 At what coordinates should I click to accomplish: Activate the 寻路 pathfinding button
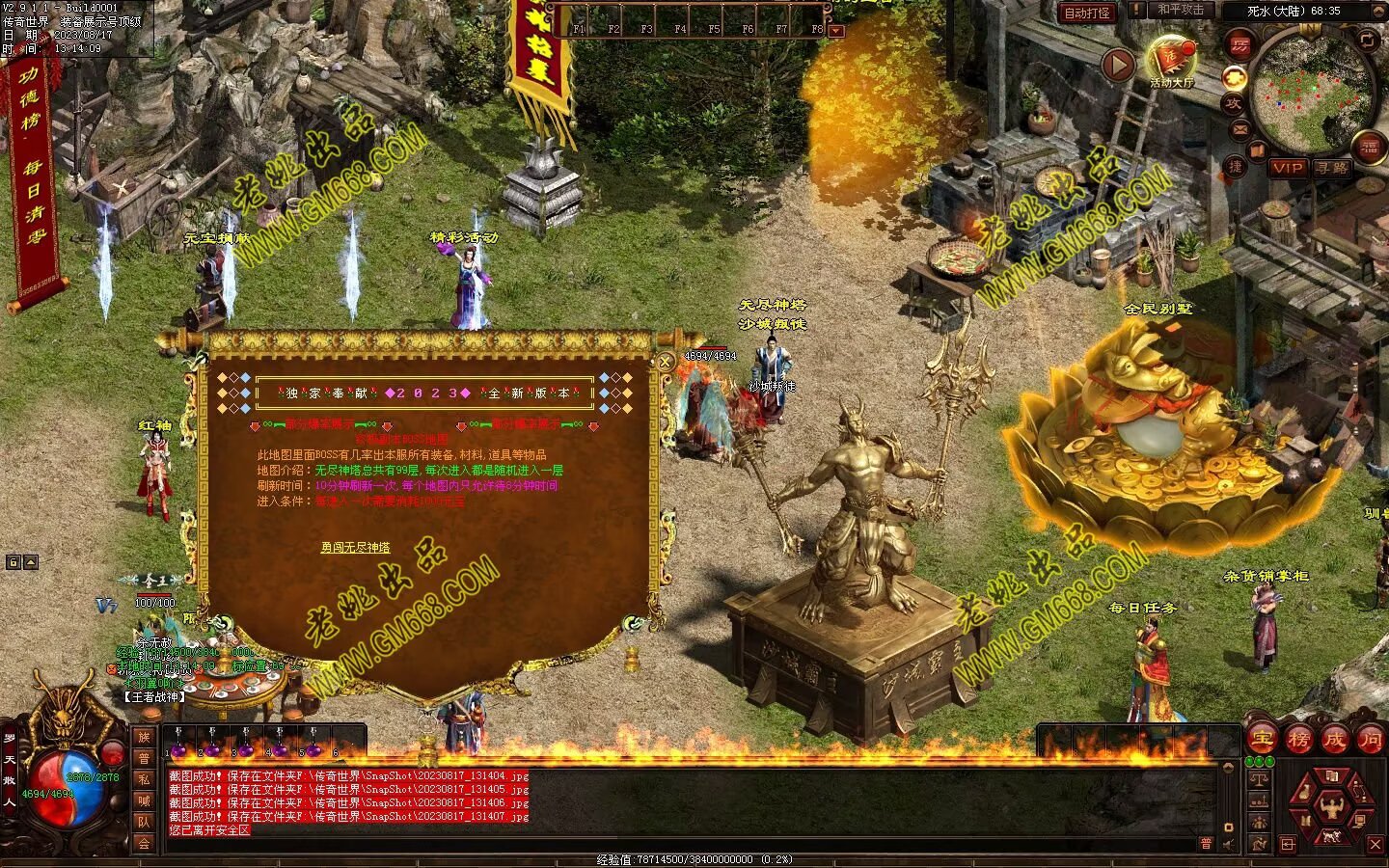[1331, 168]
